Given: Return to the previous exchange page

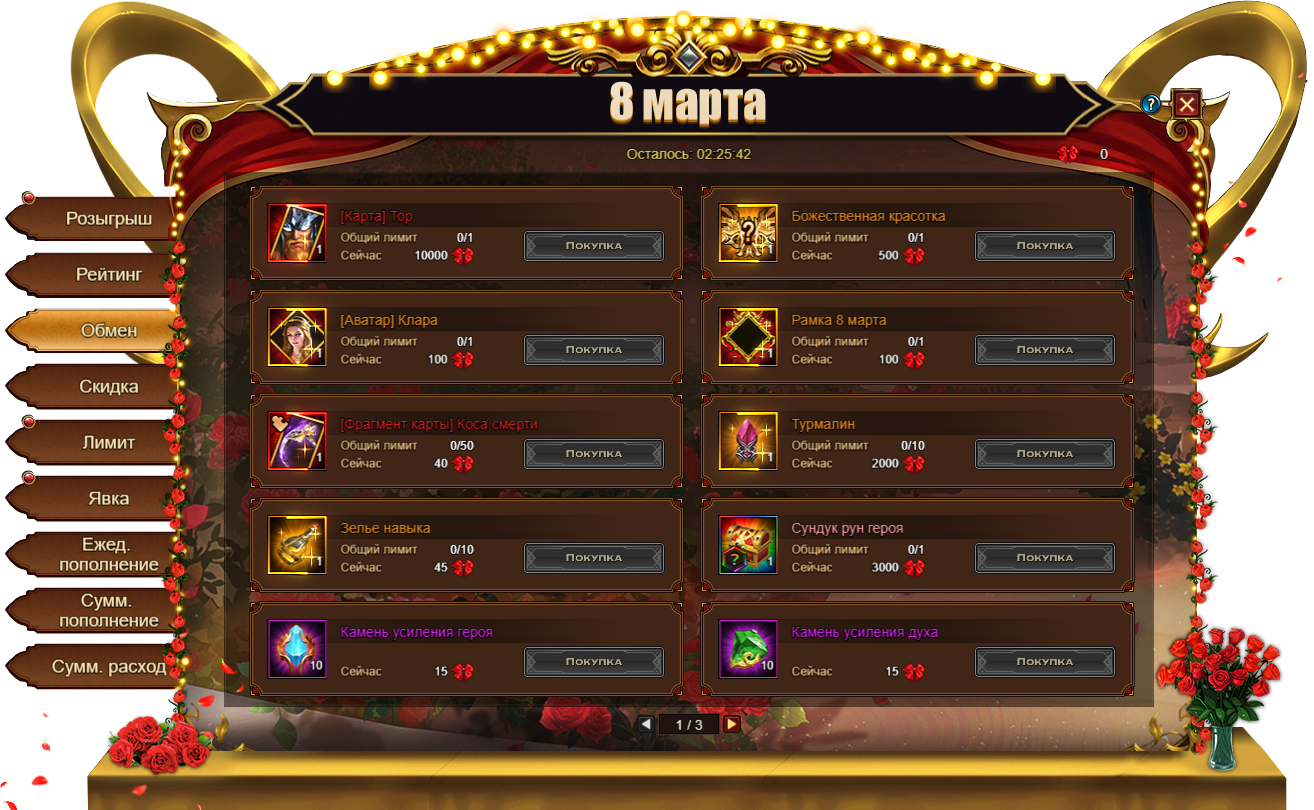Looking at the screenshot, I should [646, 724].
